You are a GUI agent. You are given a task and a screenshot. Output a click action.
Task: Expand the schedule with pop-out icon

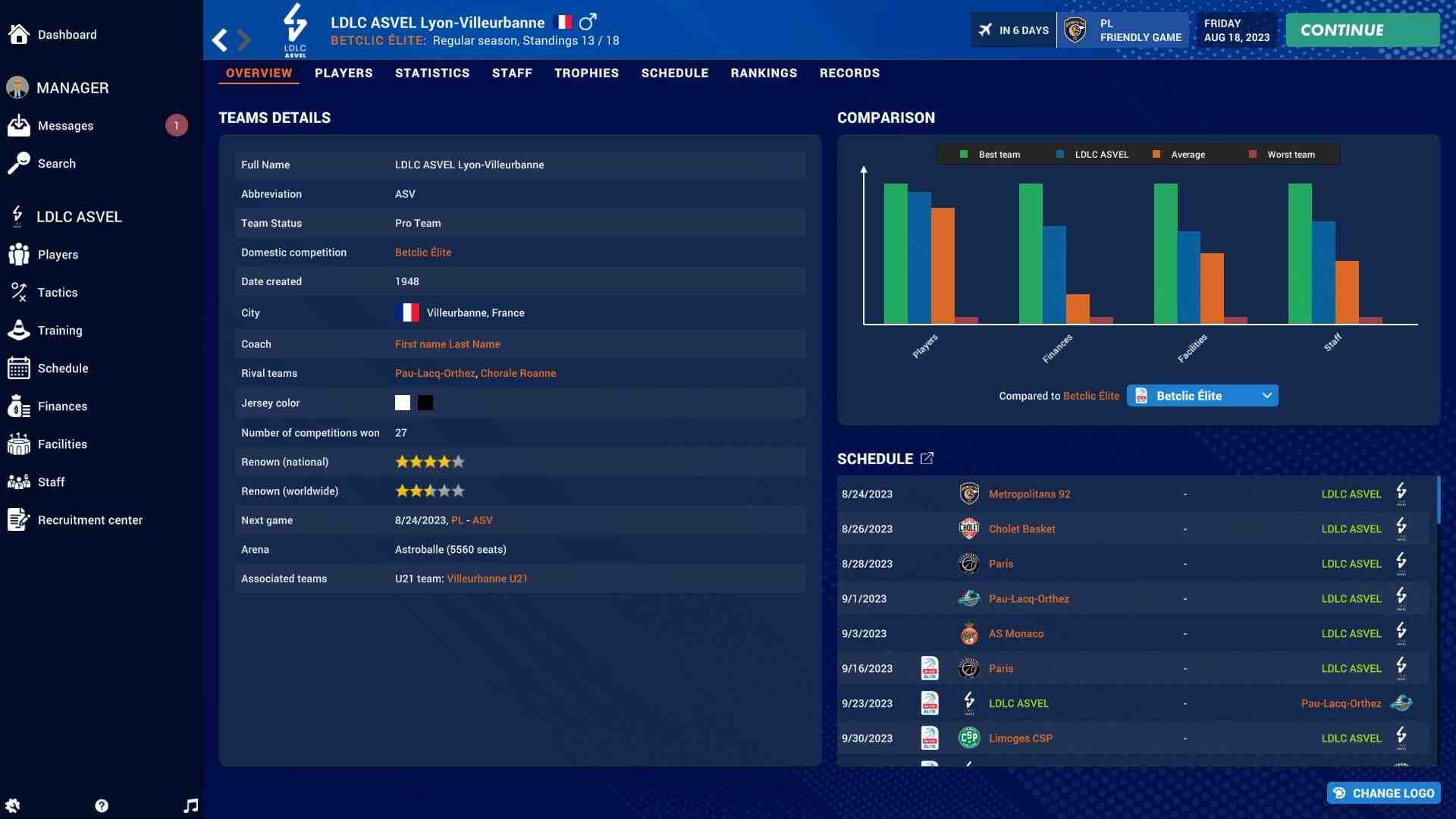point(927,459)
